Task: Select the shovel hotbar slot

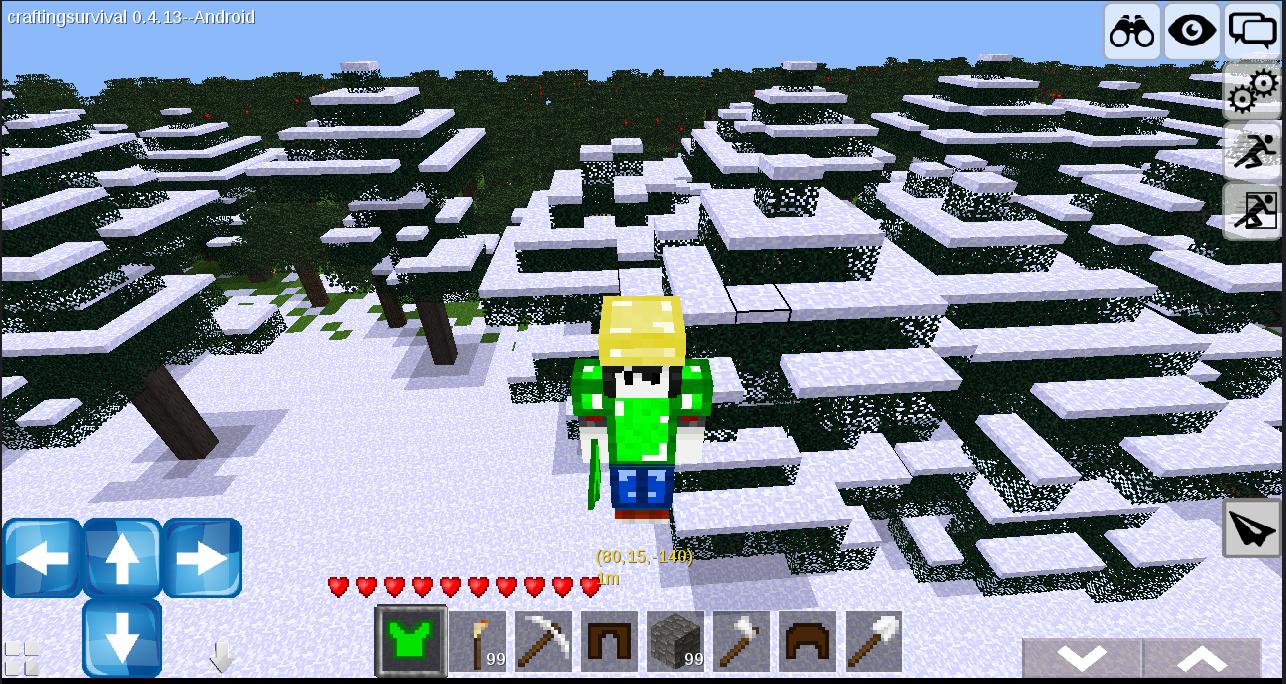Action: click(x=873, y=641)
